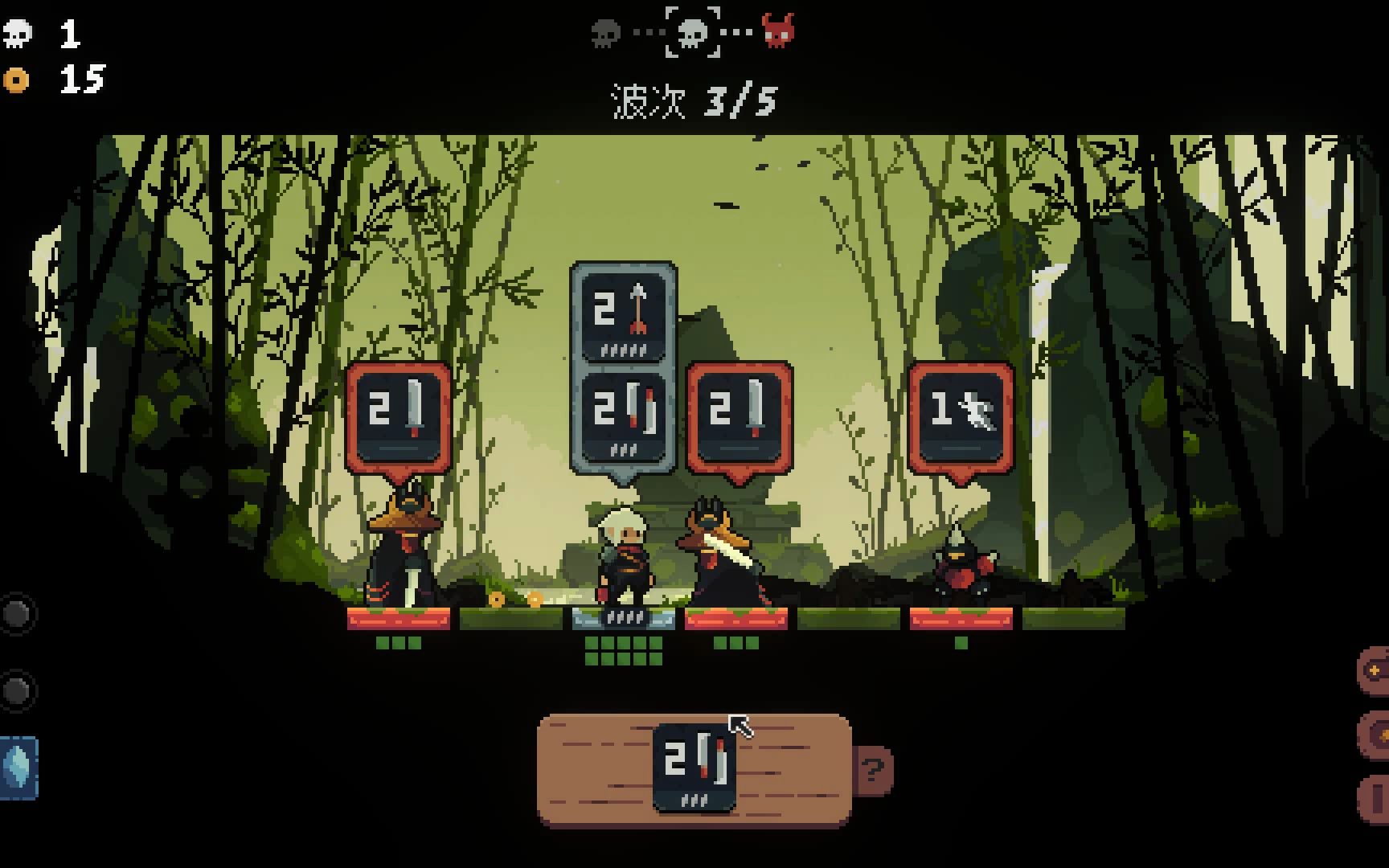Open the question mark help button
The width and height of the screenshot is (1389, 868).
[874, 770]
